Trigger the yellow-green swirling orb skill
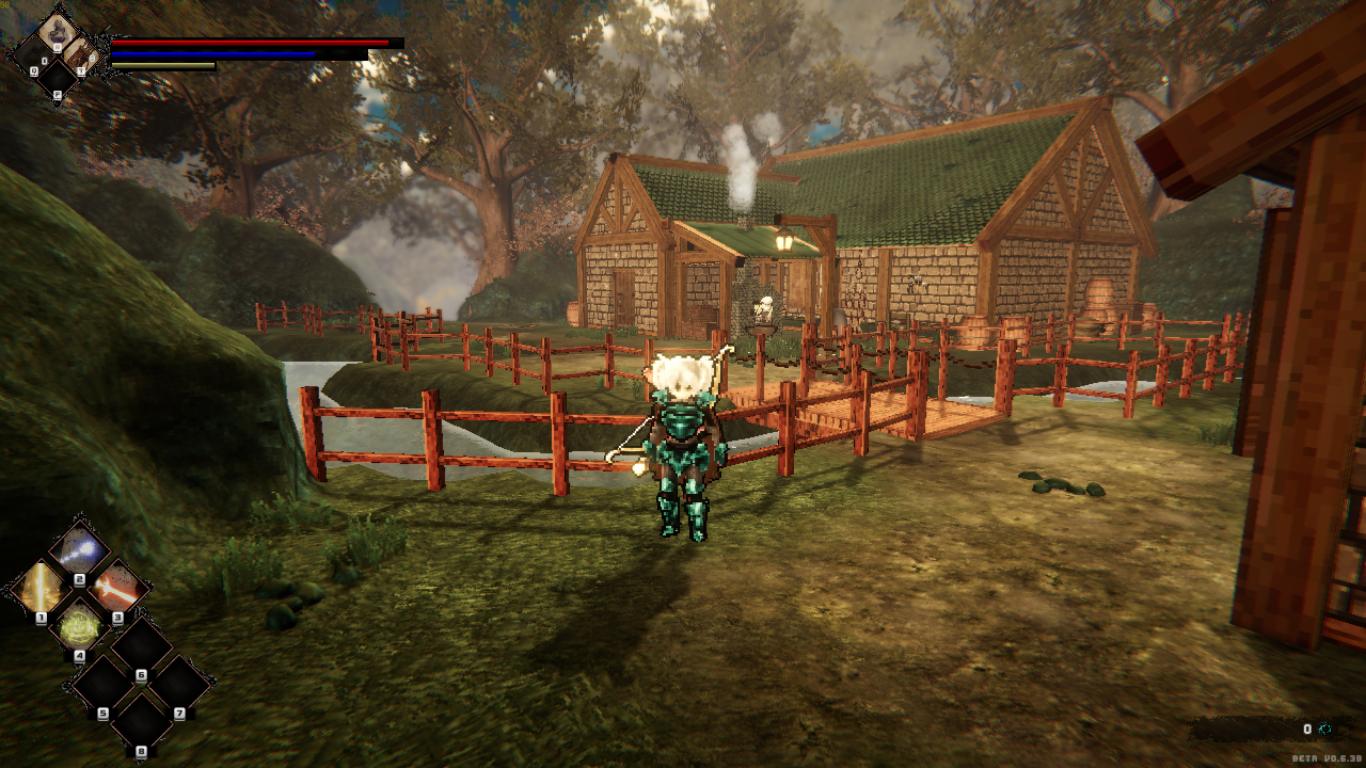The image size is (1366, 768). pos(79,627)
